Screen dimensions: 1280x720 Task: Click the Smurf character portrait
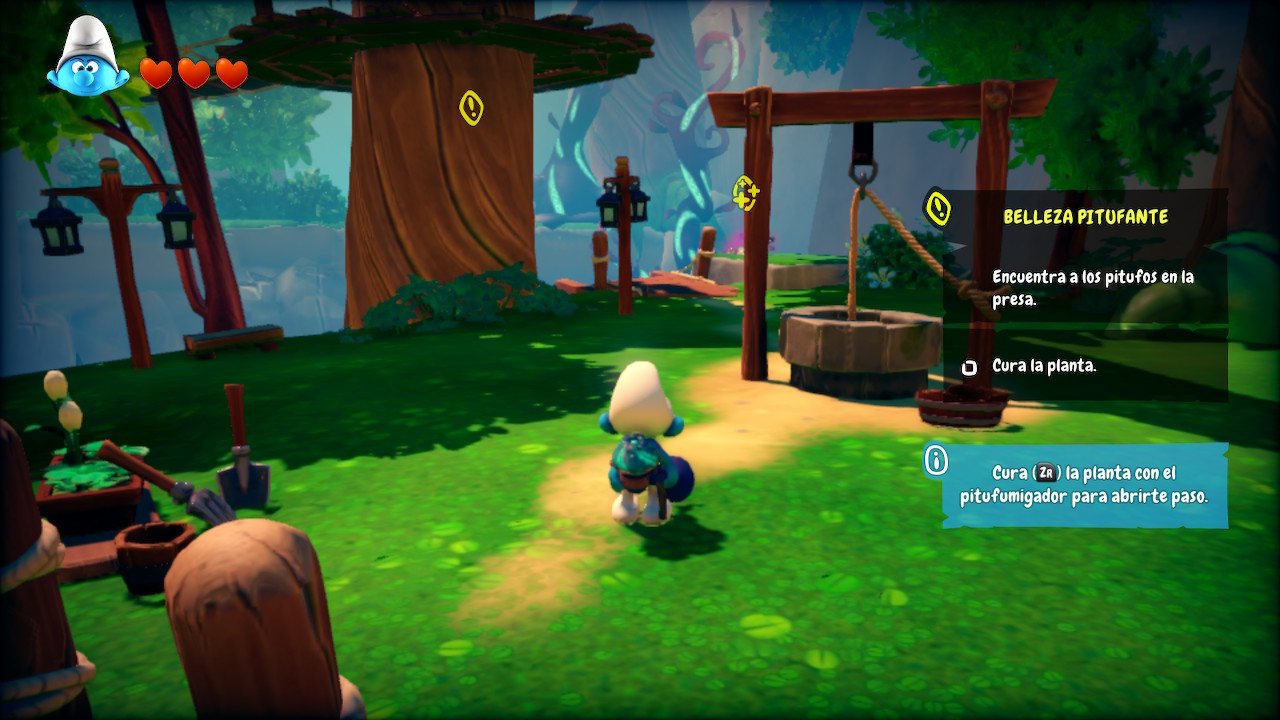pos(87,58)
